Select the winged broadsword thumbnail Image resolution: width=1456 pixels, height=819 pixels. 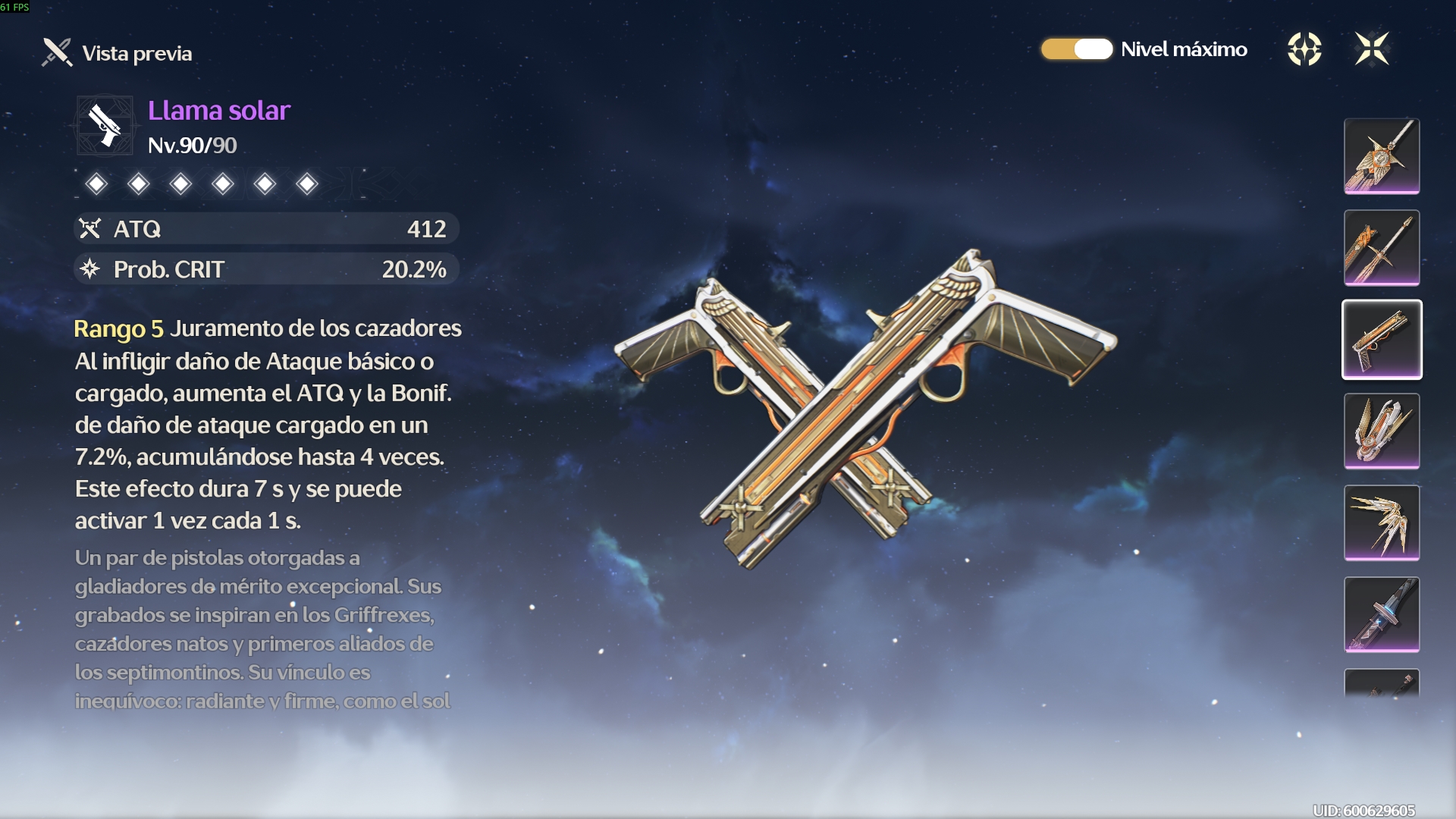(x=1382, y=156)
